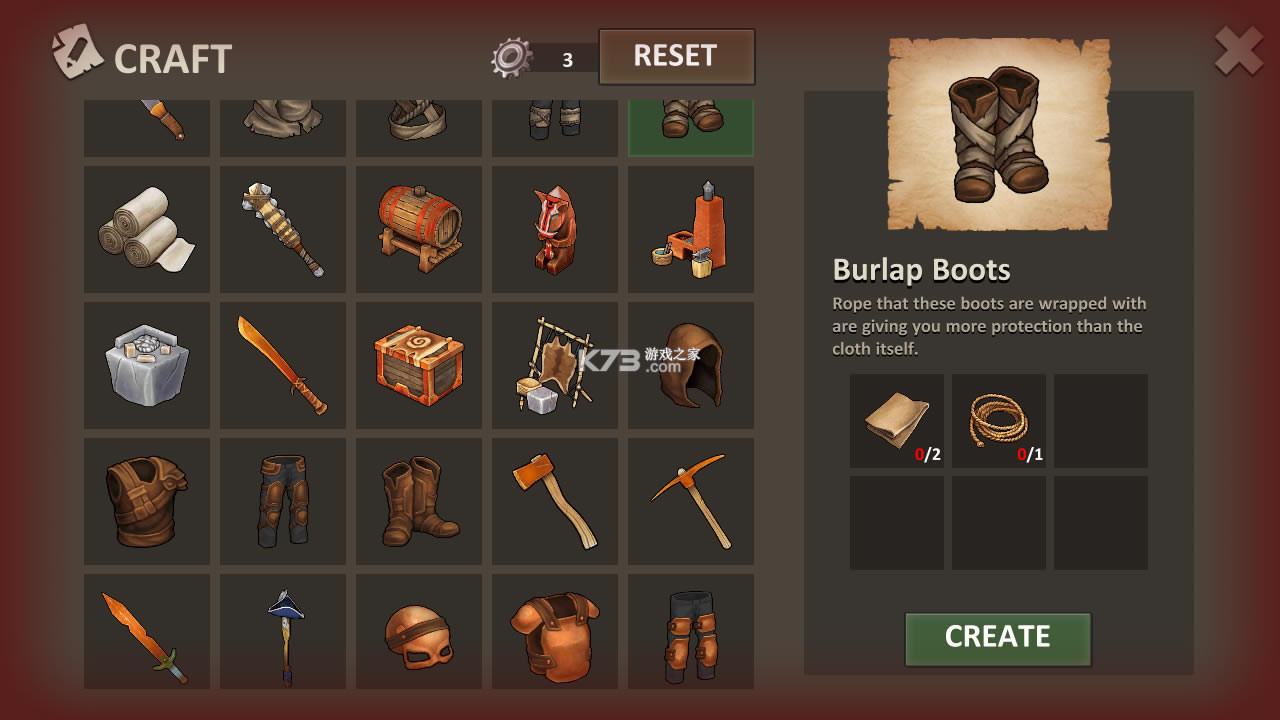
Task: Choose the orange serrated sword recipe
Action: 147,633
